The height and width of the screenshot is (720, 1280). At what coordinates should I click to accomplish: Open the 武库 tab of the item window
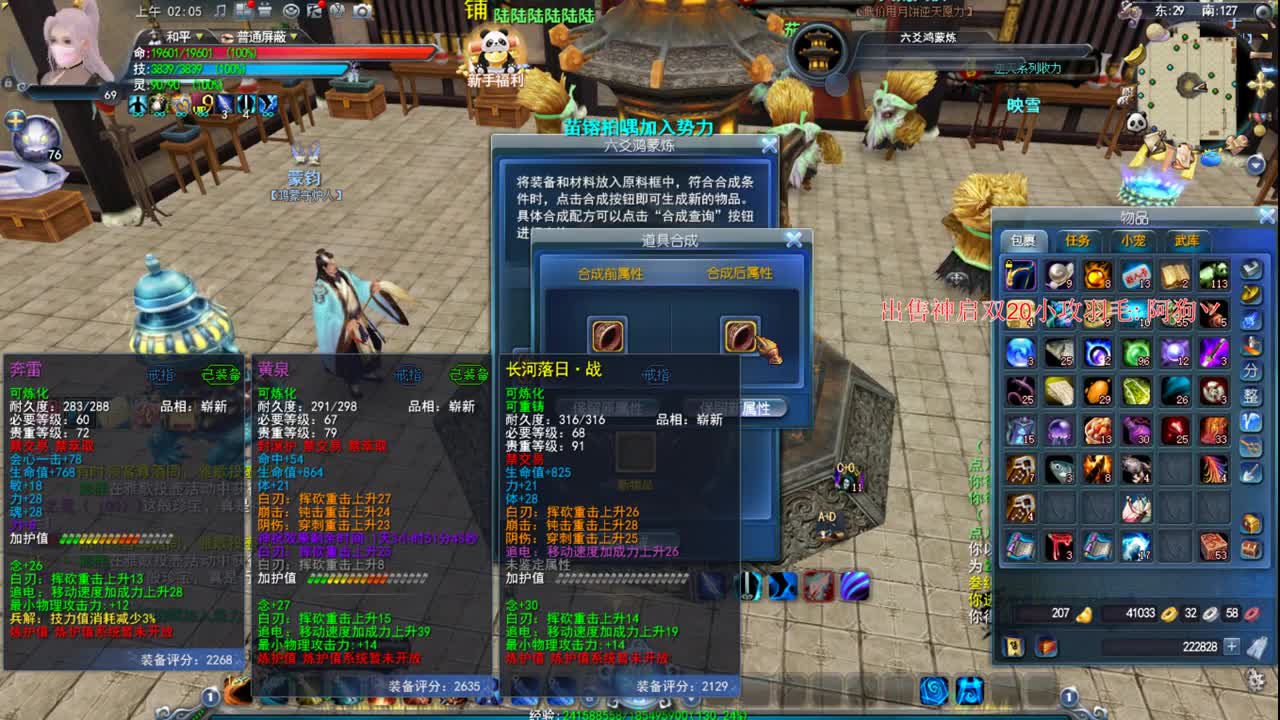click(x=1189, y=239)
